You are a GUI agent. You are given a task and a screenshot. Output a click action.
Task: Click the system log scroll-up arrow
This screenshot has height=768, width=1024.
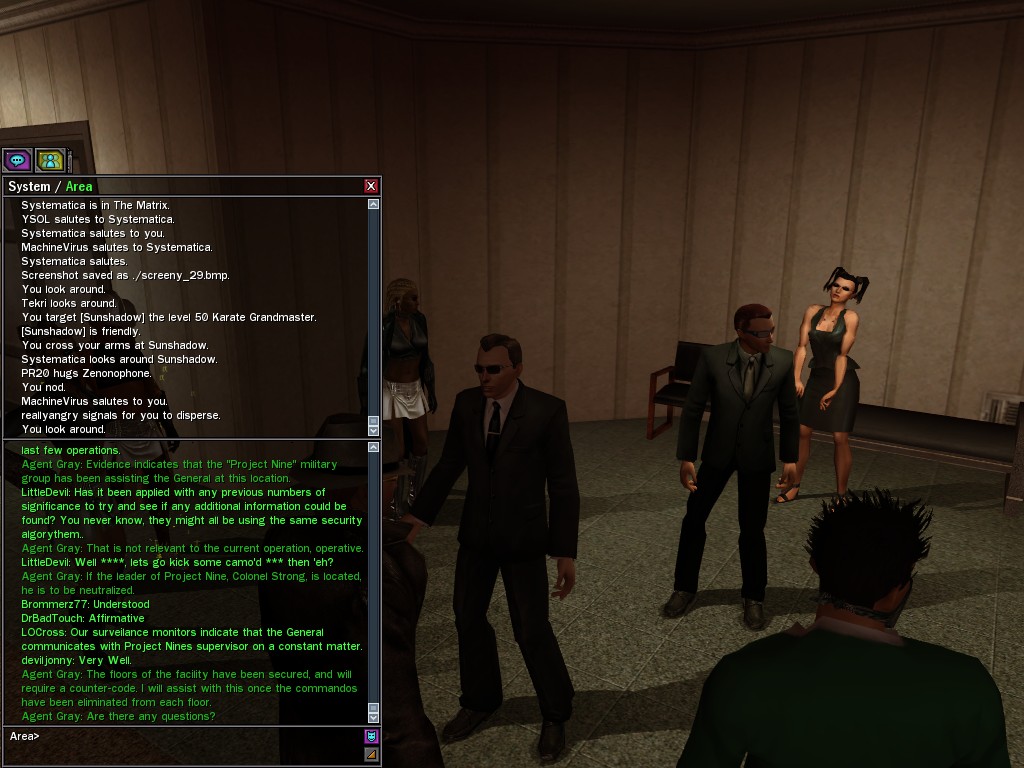(374, 204)
